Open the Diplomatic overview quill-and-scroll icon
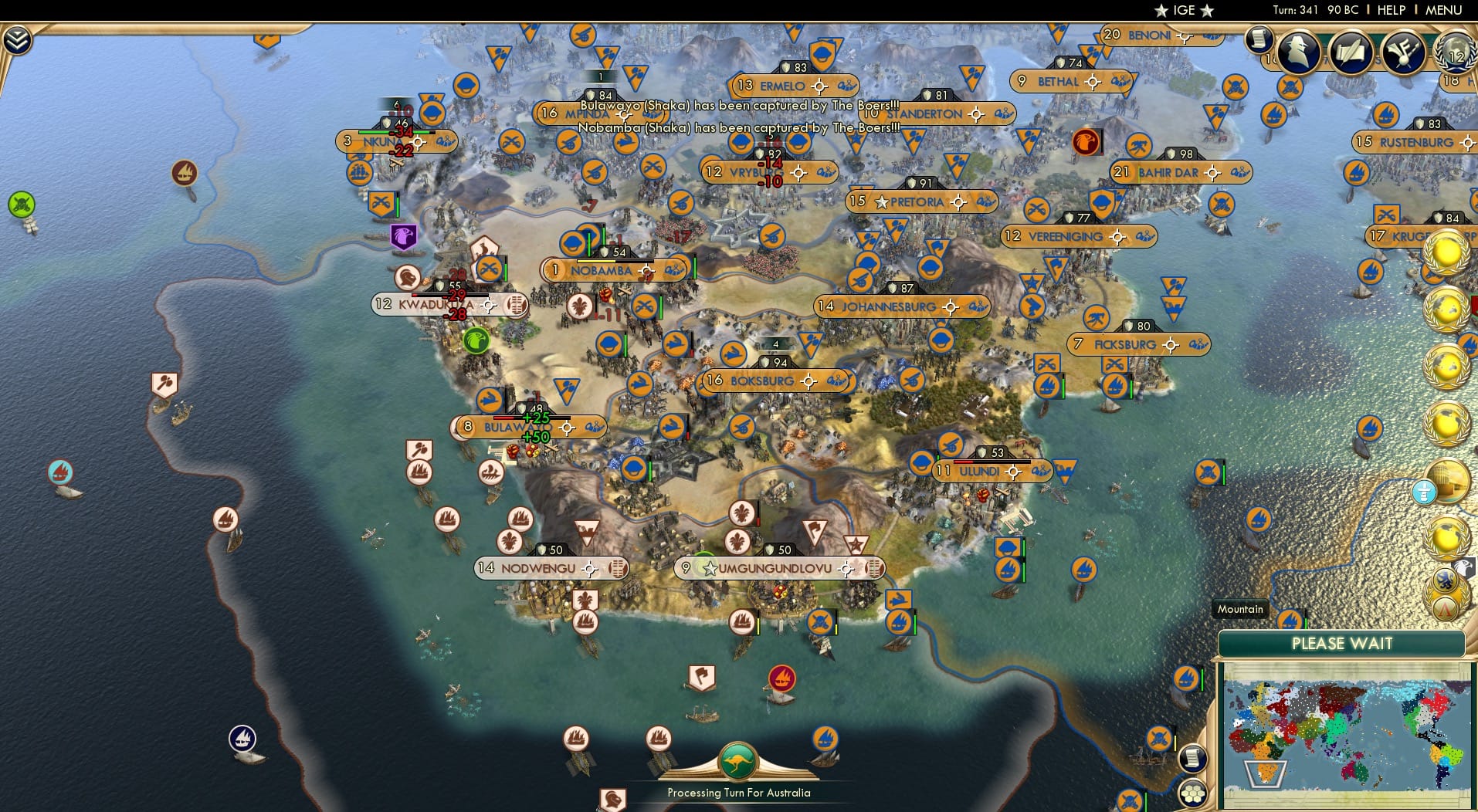Screen dimensions: 1478x812 click(1351, 52)
